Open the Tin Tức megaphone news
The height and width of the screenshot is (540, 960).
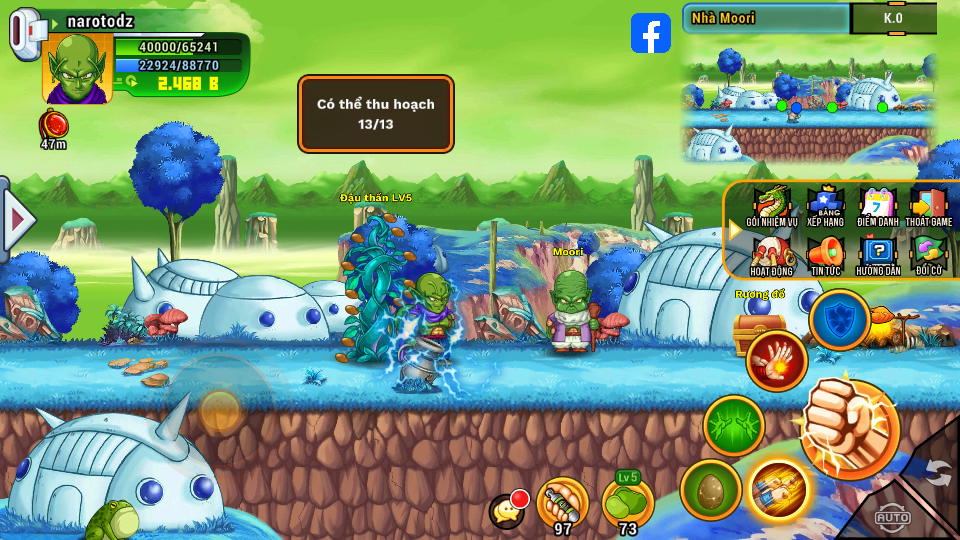(826, 254)
